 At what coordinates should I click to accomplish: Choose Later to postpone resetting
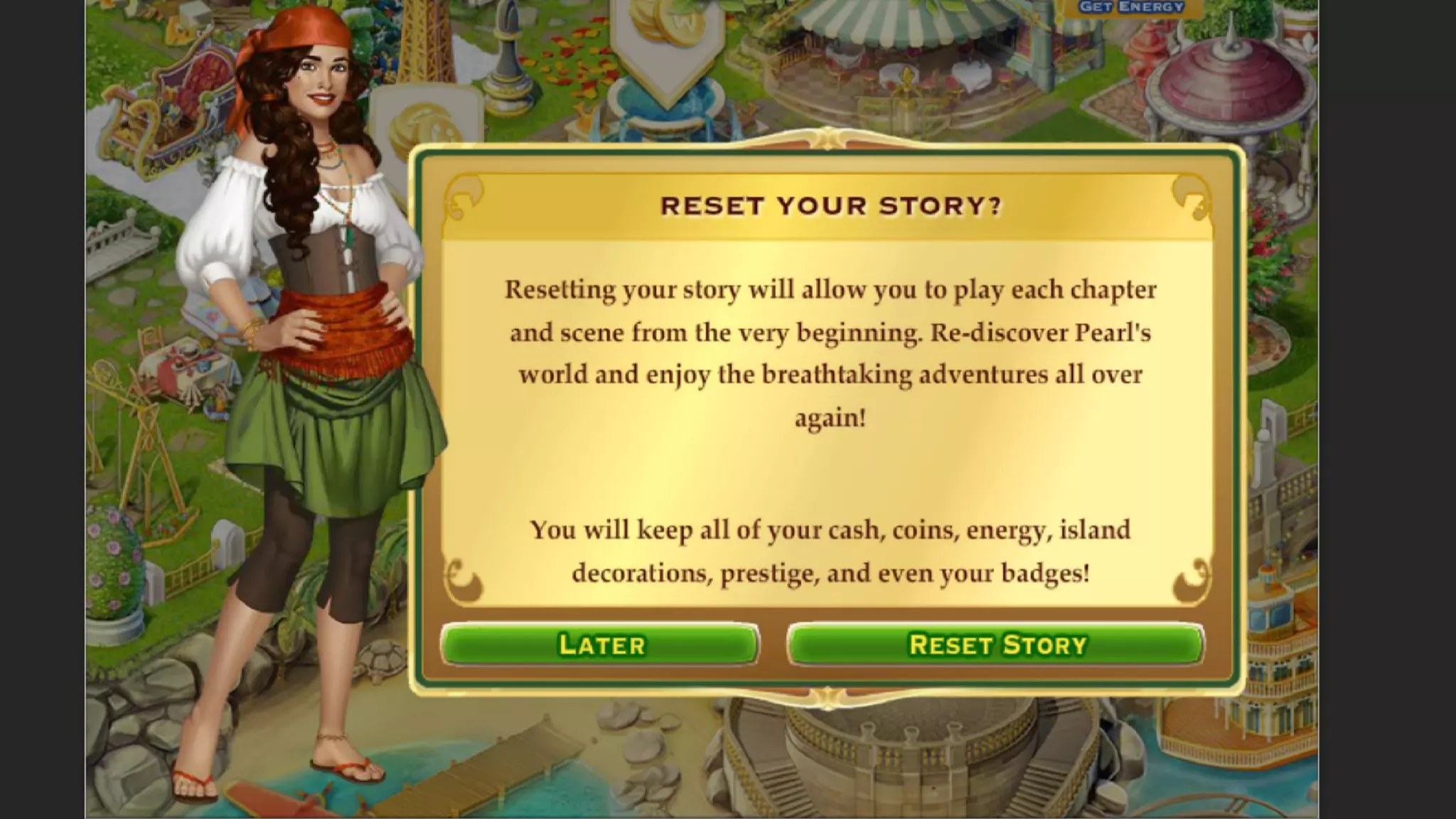click(x=601, y=644)
